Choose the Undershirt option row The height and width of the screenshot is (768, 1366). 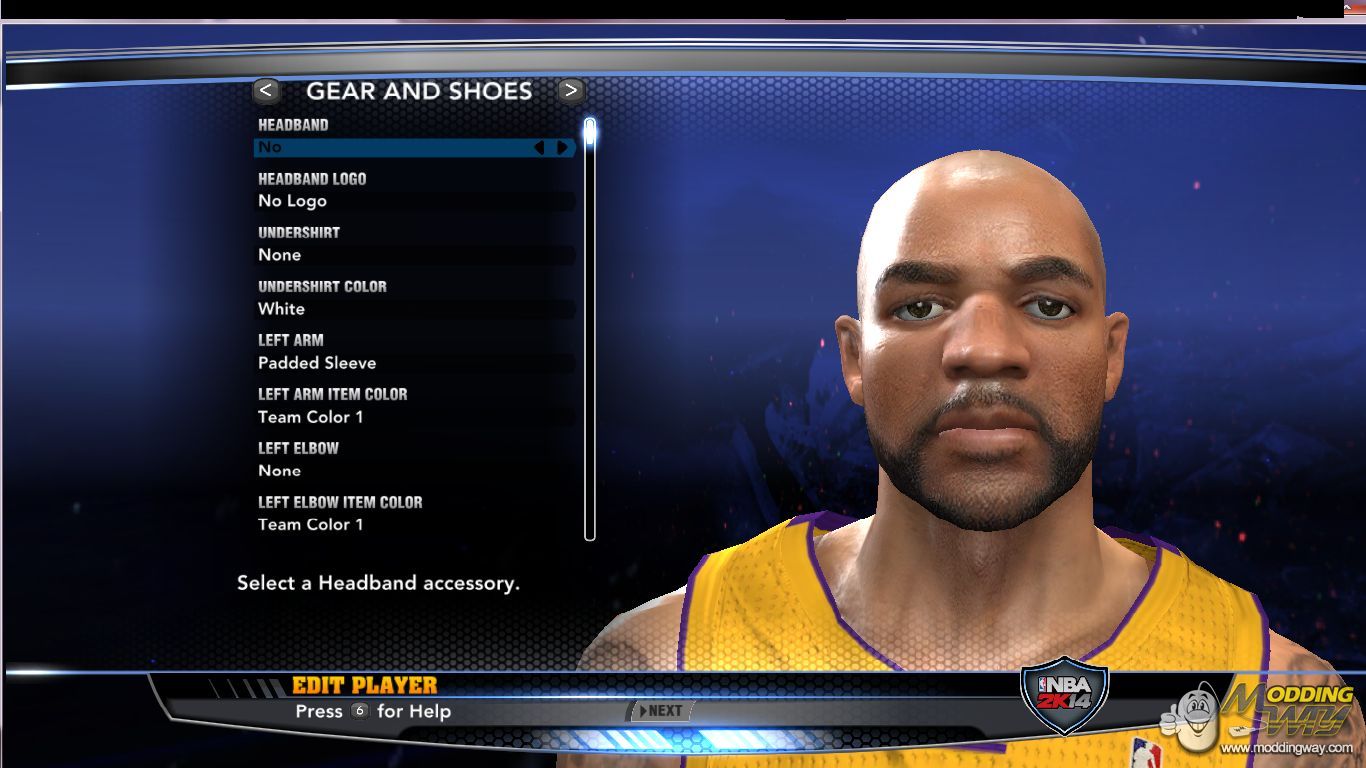coord(414,255)
